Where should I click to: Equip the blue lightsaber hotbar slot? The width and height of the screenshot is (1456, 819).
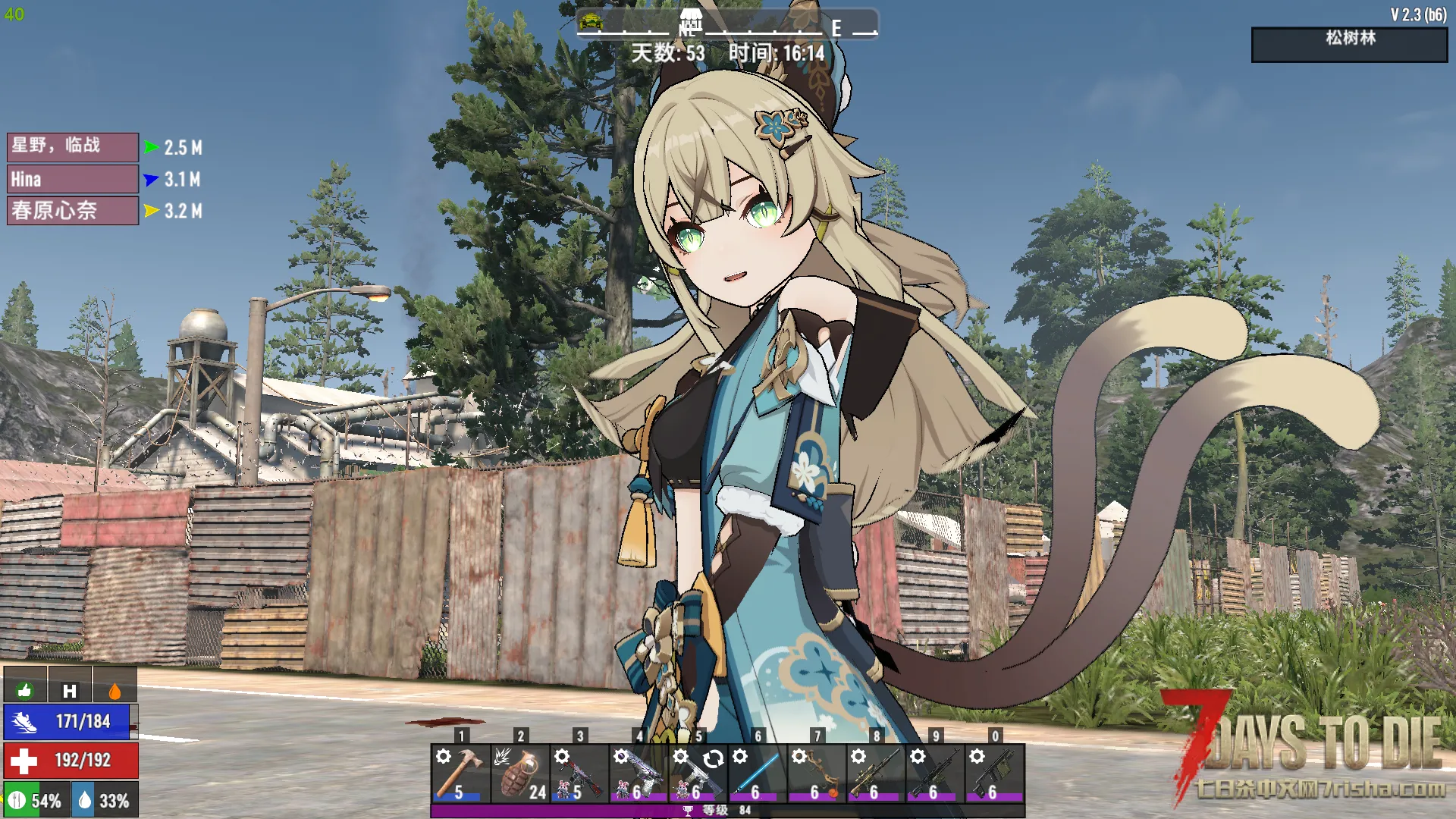point(757,773)
